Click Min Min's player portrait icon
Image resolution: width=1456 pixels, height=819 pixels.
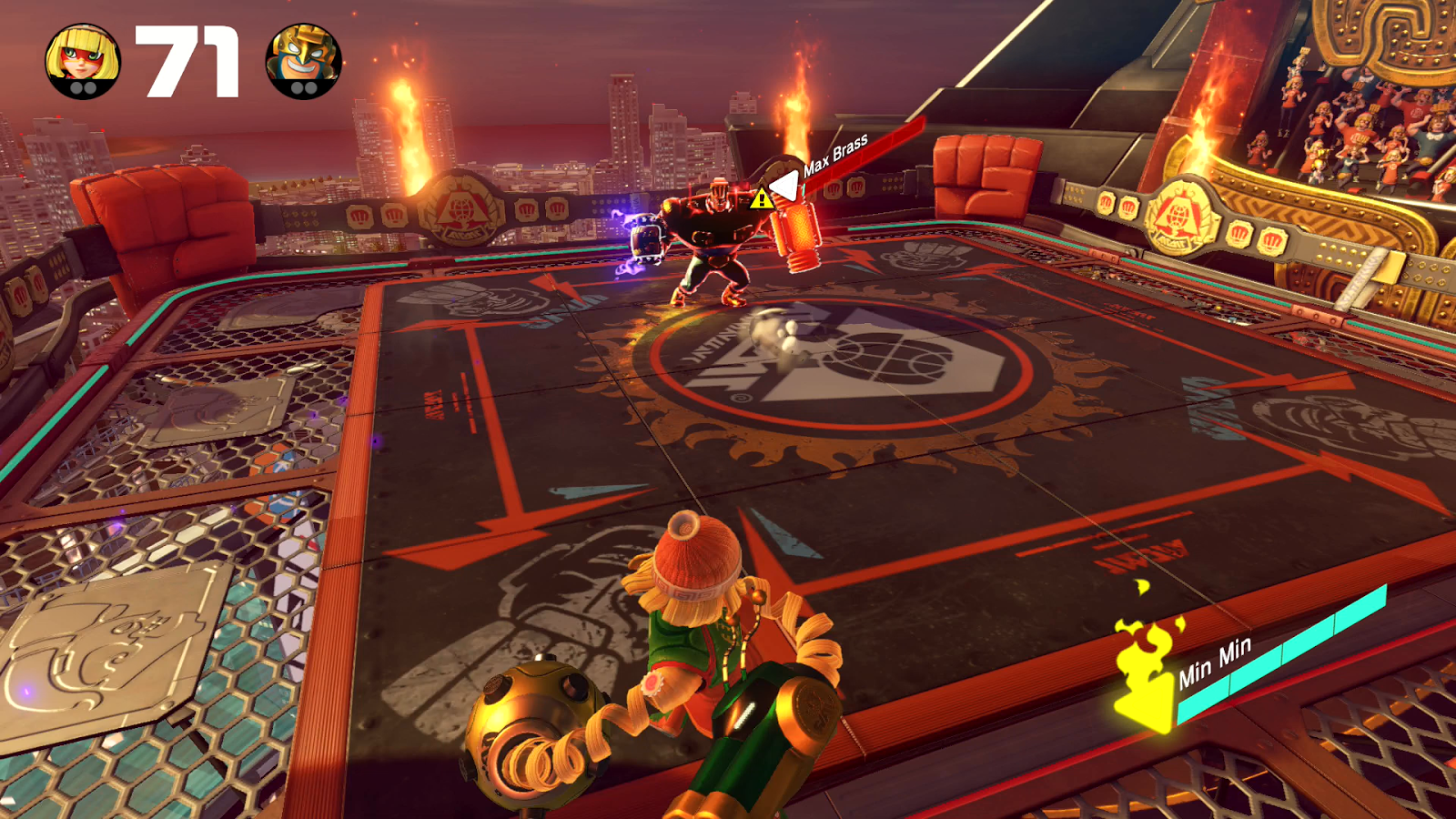click(83, 61)
